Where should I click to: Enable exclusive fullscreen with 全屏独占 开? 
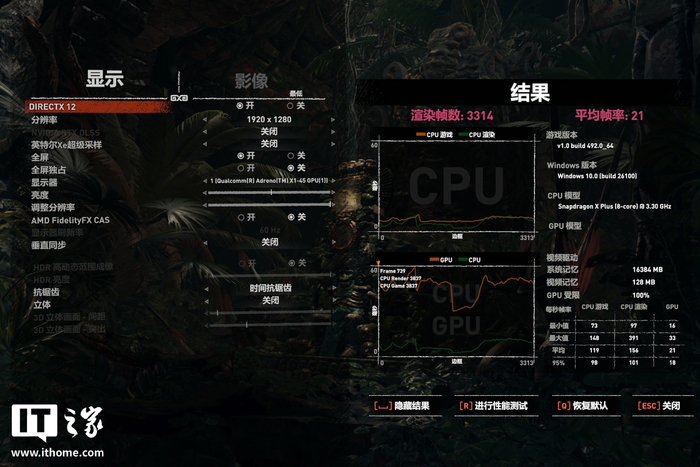(241, 168)
